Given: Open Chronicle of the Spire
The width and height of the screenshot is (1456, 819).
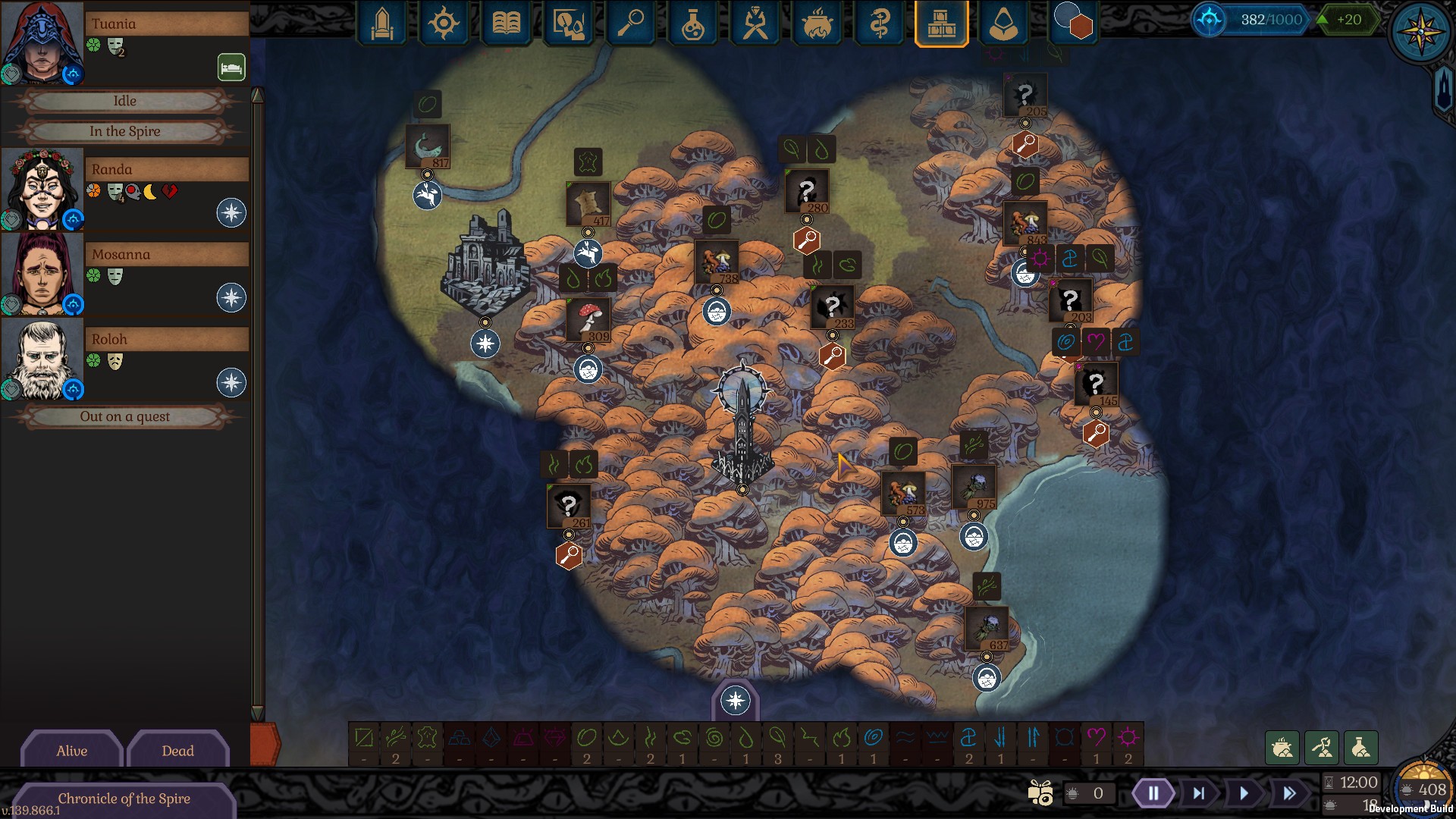Looking at the screenshot, I should click(124, 799).
